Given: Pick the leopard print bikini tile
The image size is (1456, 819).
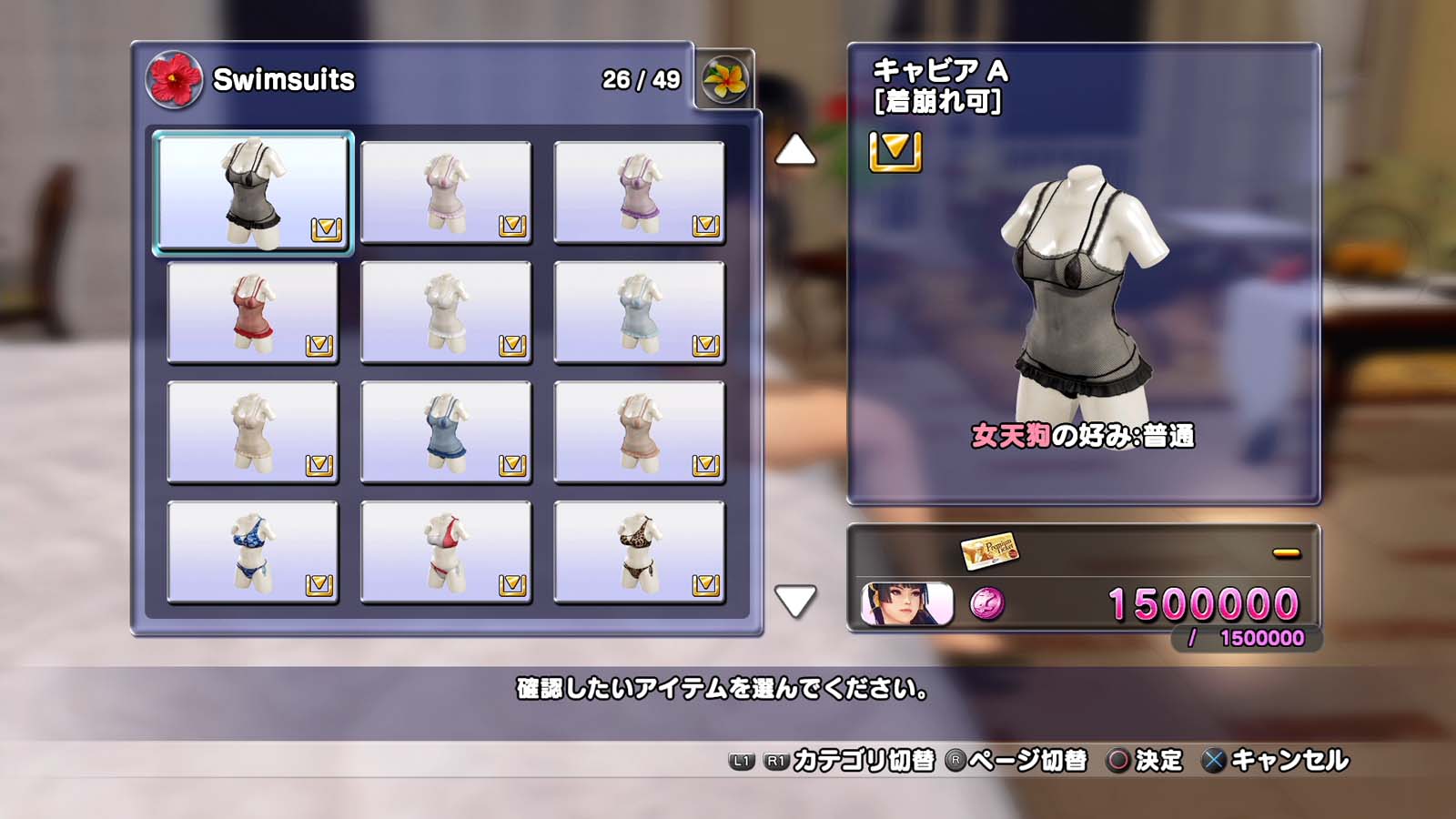Looking at the screenshot, I should point(639,552).
